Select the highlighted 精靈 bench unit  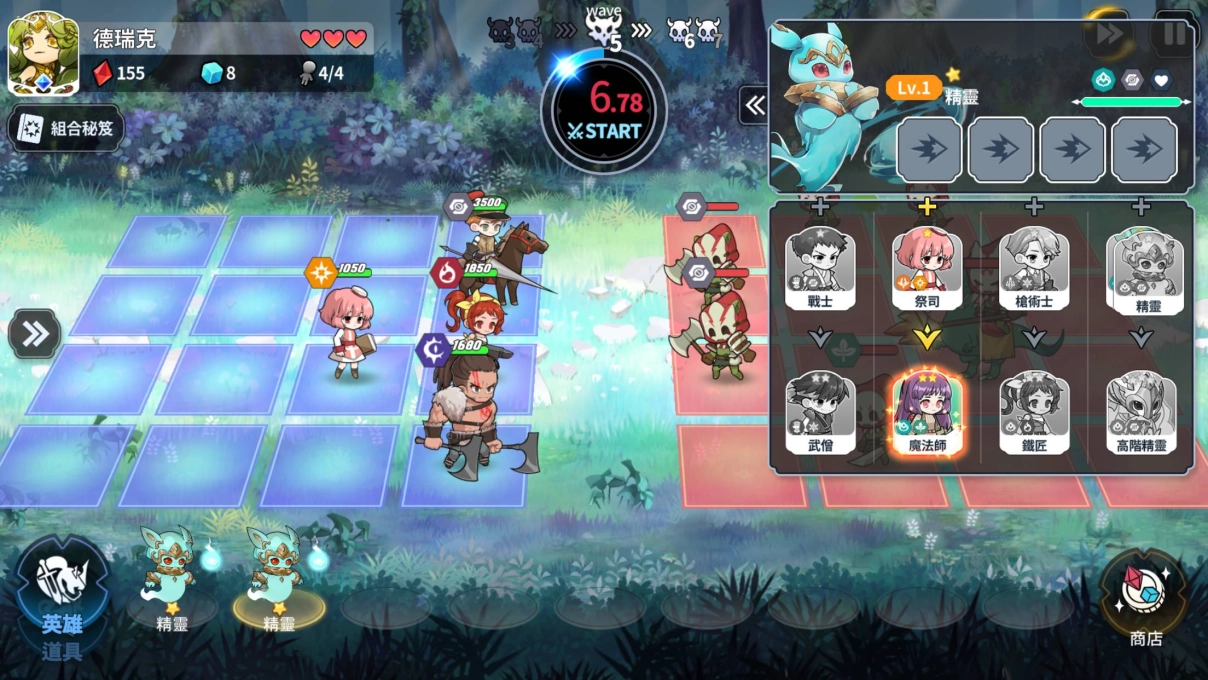pyautogui.click(x=278, y=575)
